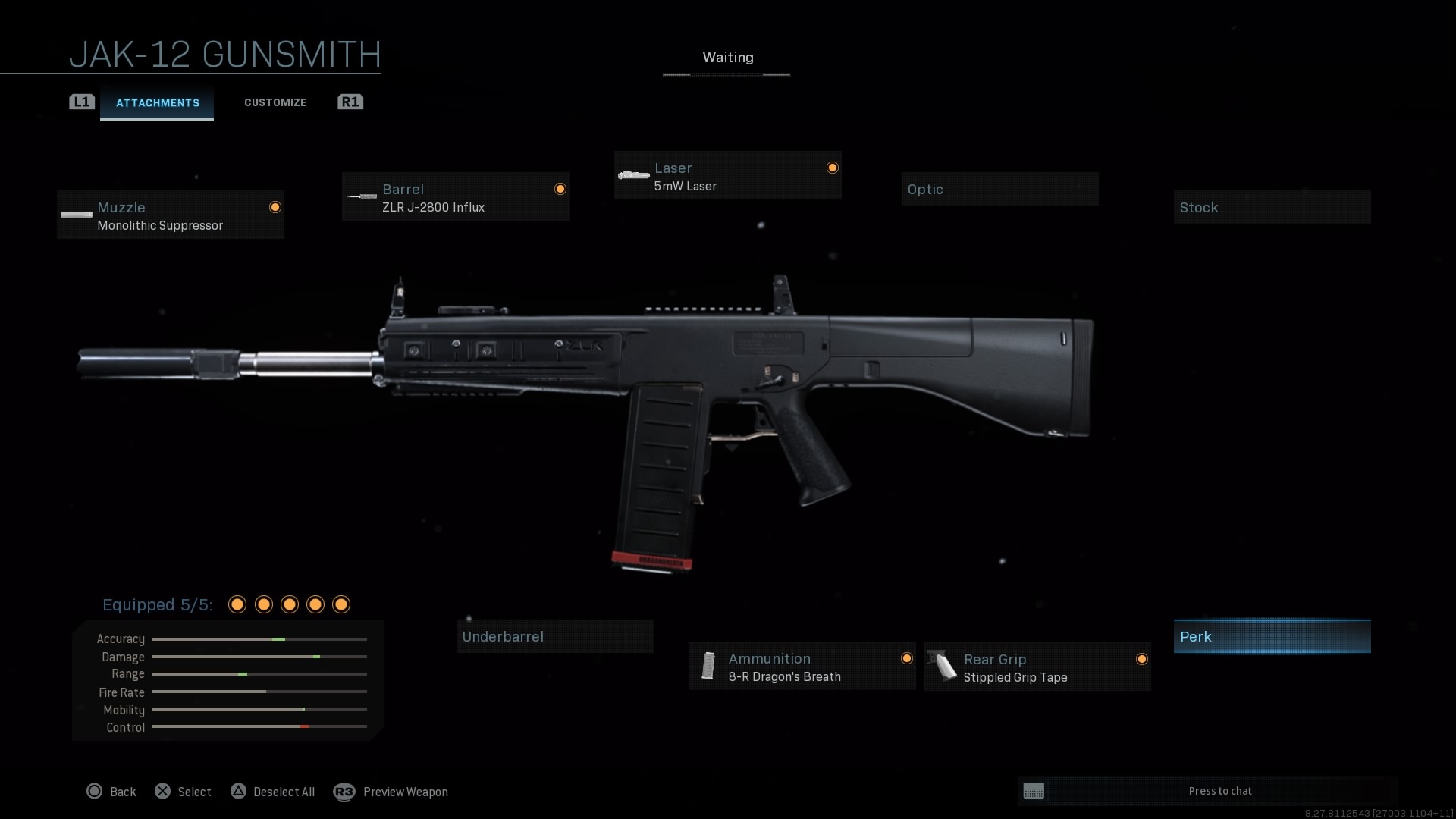Click the Accuracy stat bar
The image size is (1456, 819).
pos(259,639)
